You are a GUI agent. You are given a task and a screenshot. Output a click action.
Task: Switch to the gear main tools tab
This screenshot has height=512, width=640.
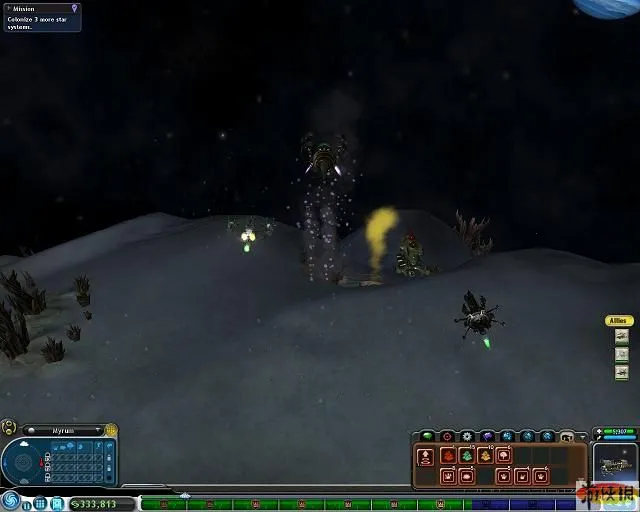(467, 437)
